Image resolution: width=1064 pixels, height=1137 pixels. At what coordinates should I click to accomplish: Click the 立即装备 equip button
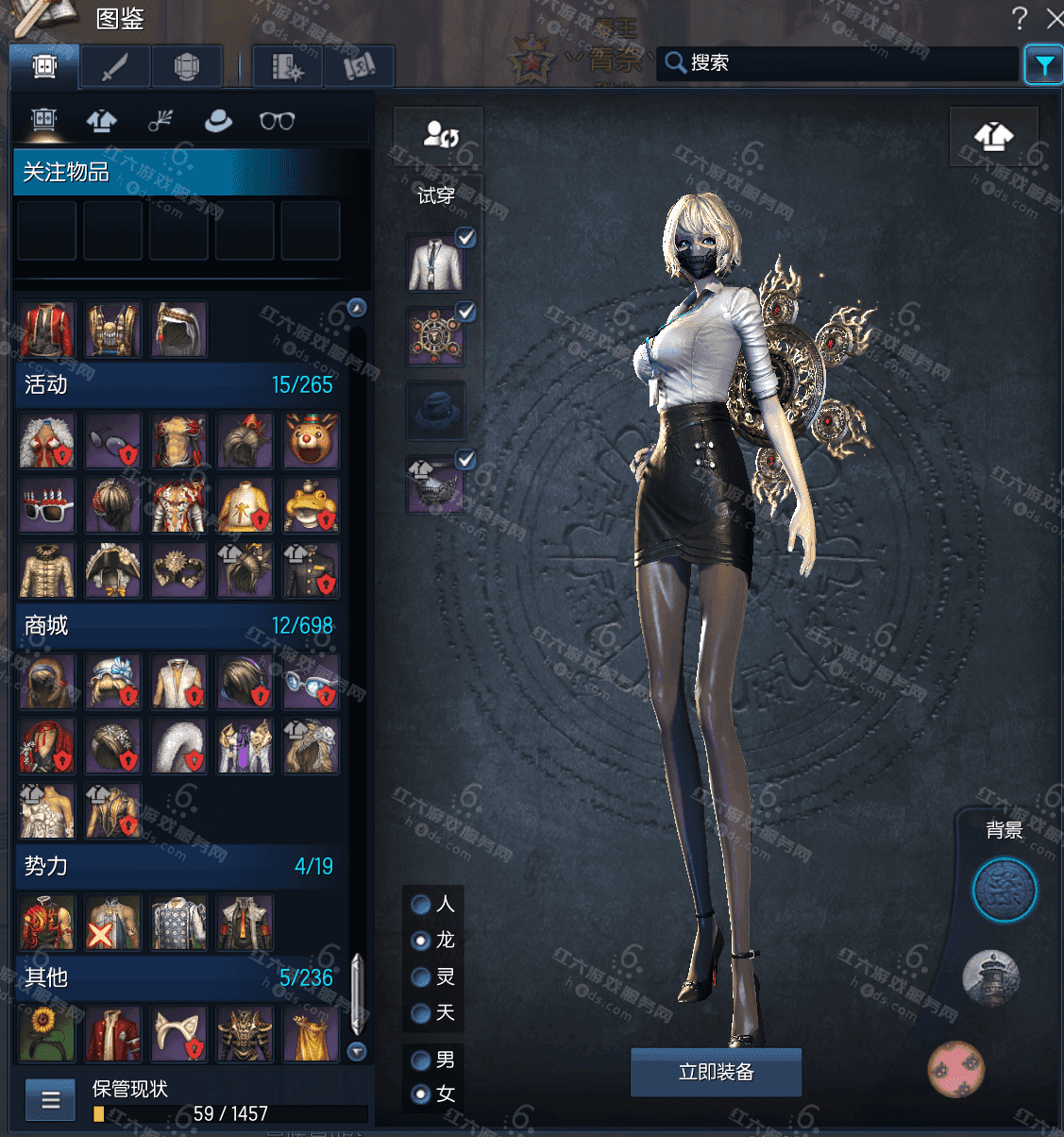tap(716, 1072)
